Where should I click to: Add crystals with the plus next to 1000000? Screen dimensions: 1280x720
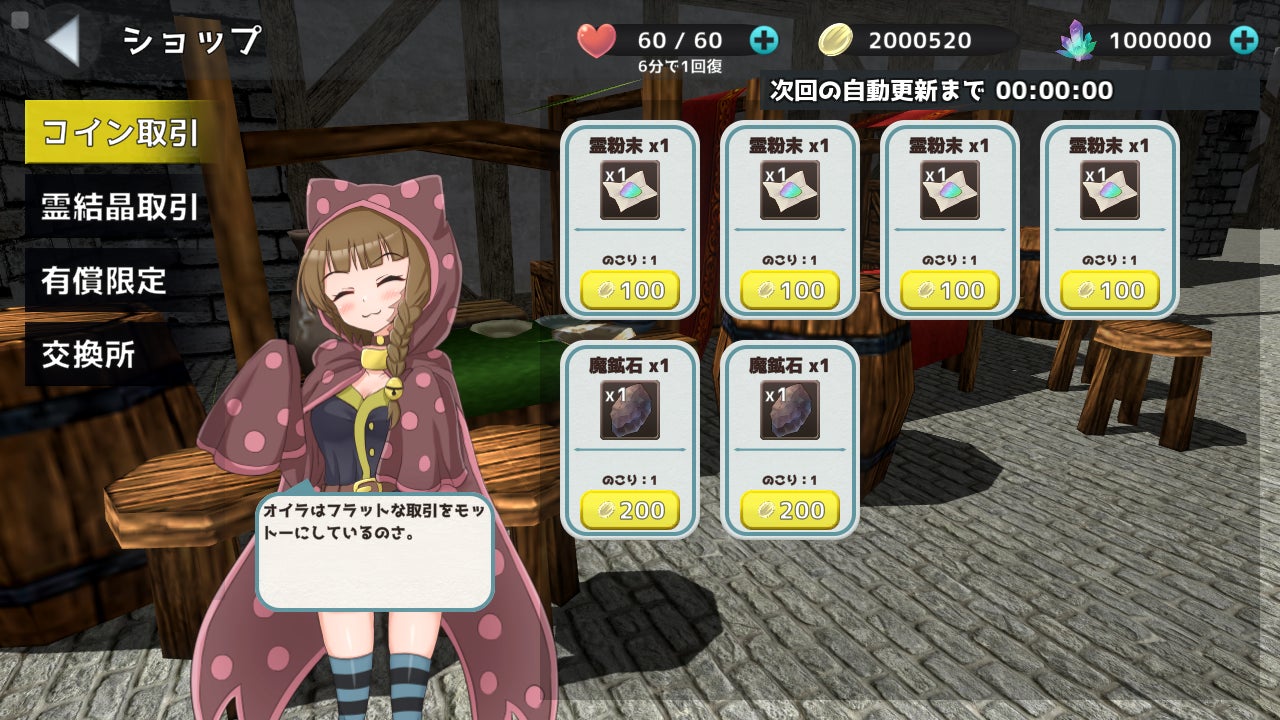[1244, 41]
